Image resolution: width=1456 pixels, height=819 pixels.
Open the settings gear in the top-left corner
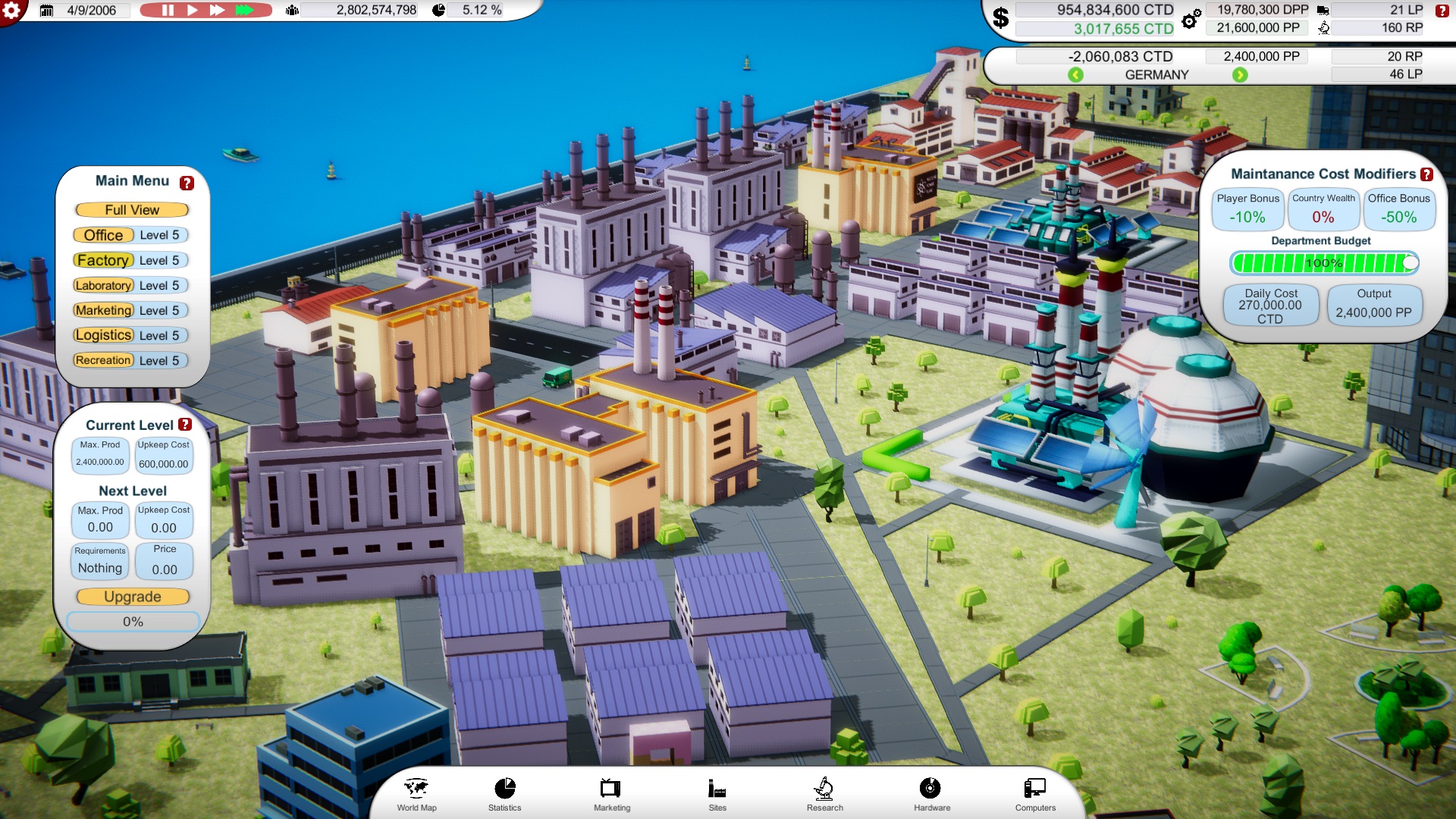(12, 11)
